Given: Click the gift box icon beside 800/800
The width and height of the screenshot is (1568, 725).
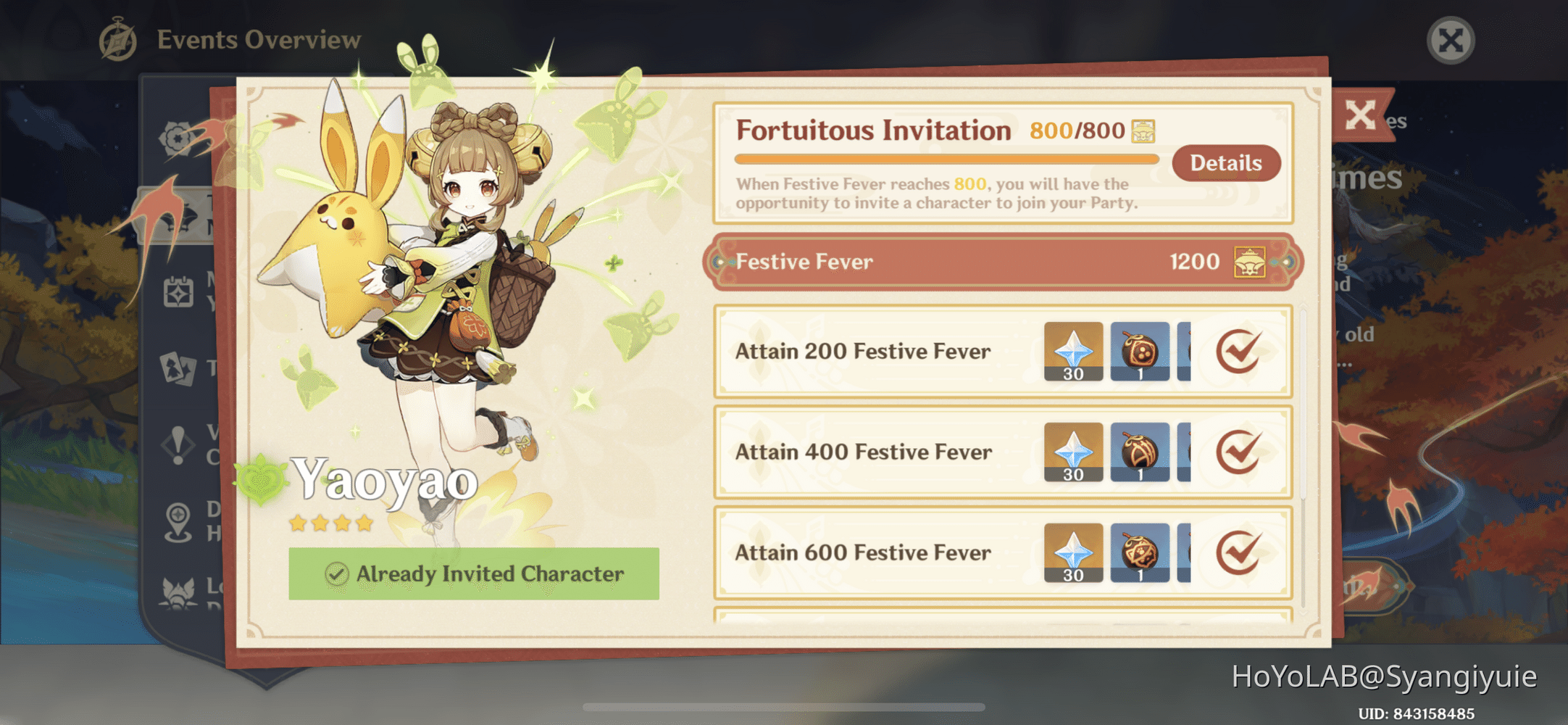Looking at the screenshot, I should (1143, 129).
